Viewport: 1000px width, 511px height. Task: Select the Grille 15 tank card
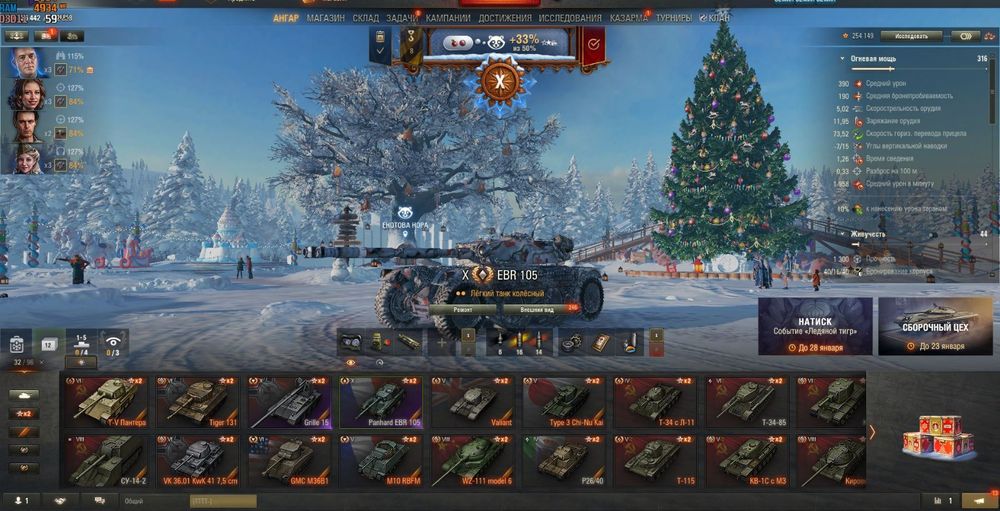[x=288, y=401]
